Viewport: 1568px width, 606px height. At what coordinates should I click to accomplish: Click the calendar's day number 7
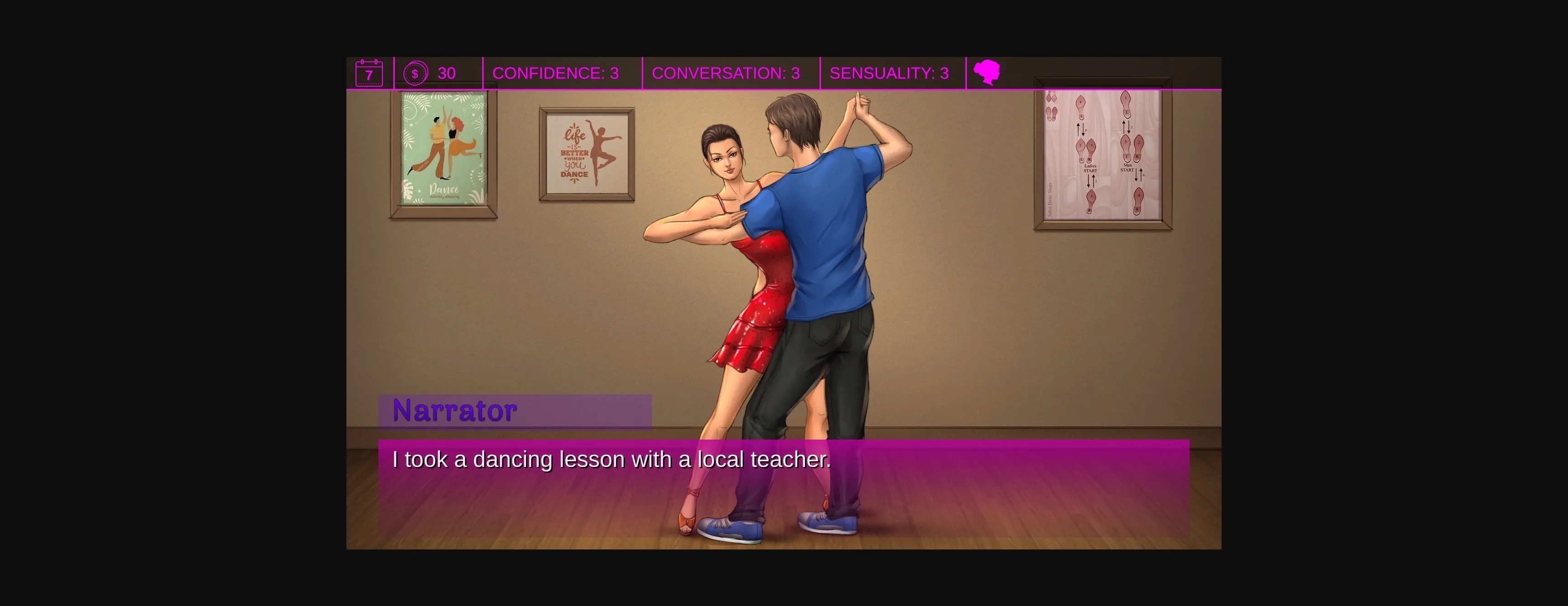tap(369, 75)
